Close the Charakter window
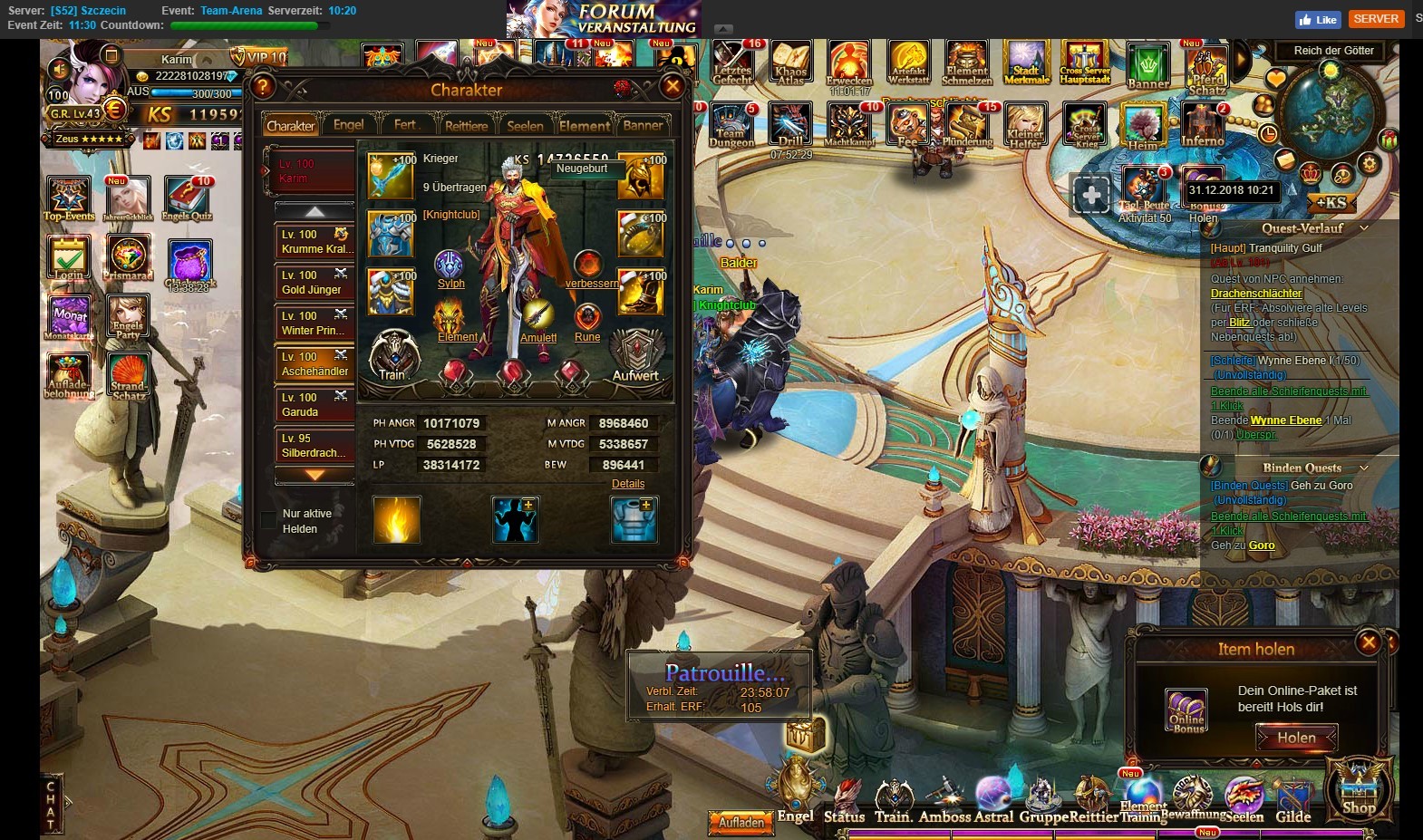The width and height of the screenshot is (1423, 840). 672,87
